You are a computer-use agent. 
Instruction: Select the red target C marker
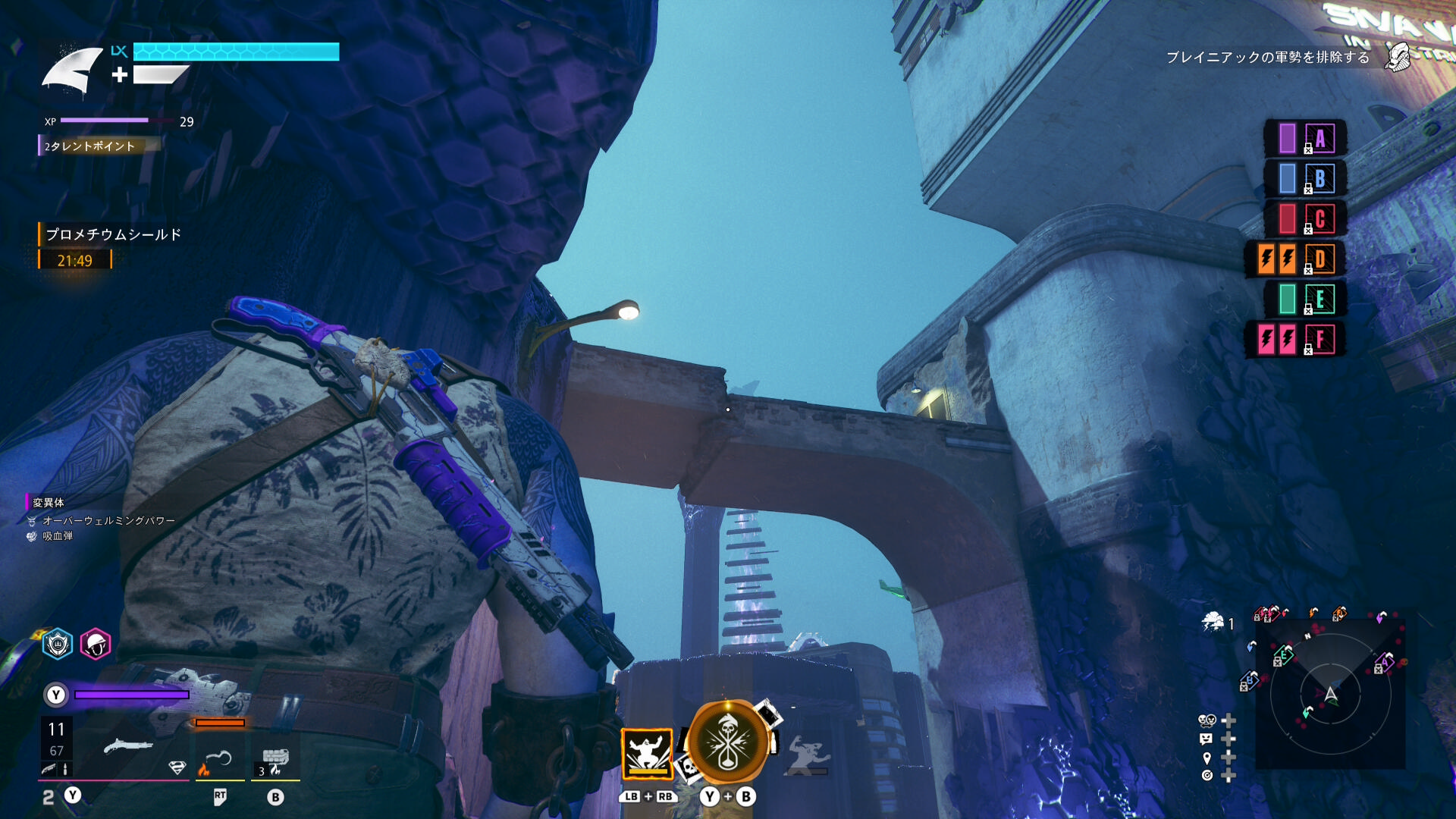(1306, 218)
